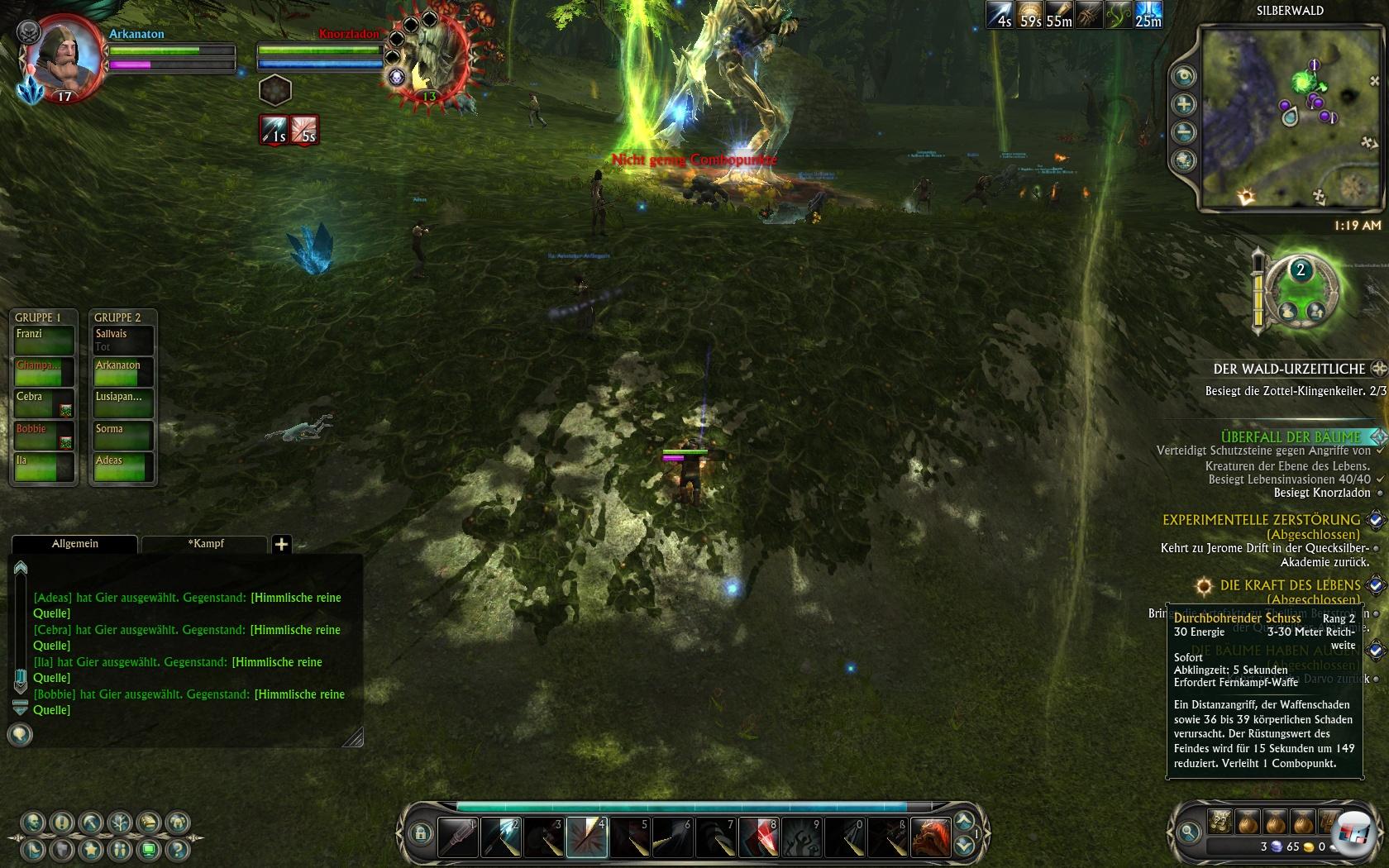
Task: Open the world map globe button
Action: [x=1184, y=160]
